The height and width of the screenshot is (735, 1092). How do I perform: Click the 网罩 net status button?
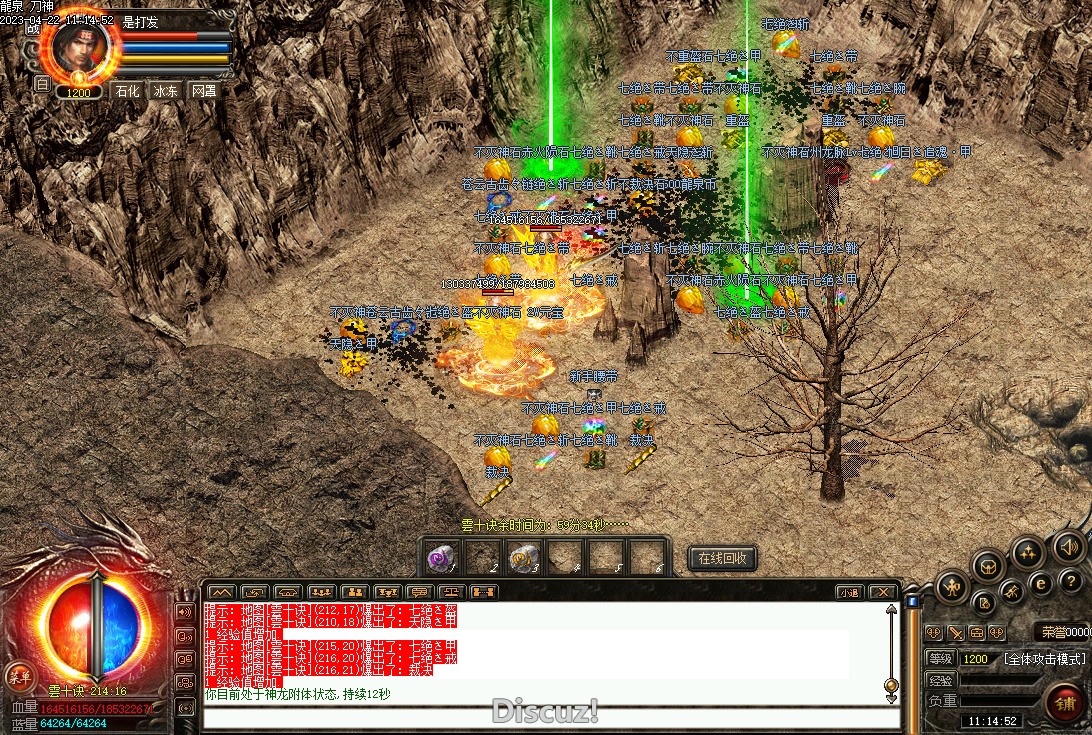pyautogui.click(x=203, y=90)
